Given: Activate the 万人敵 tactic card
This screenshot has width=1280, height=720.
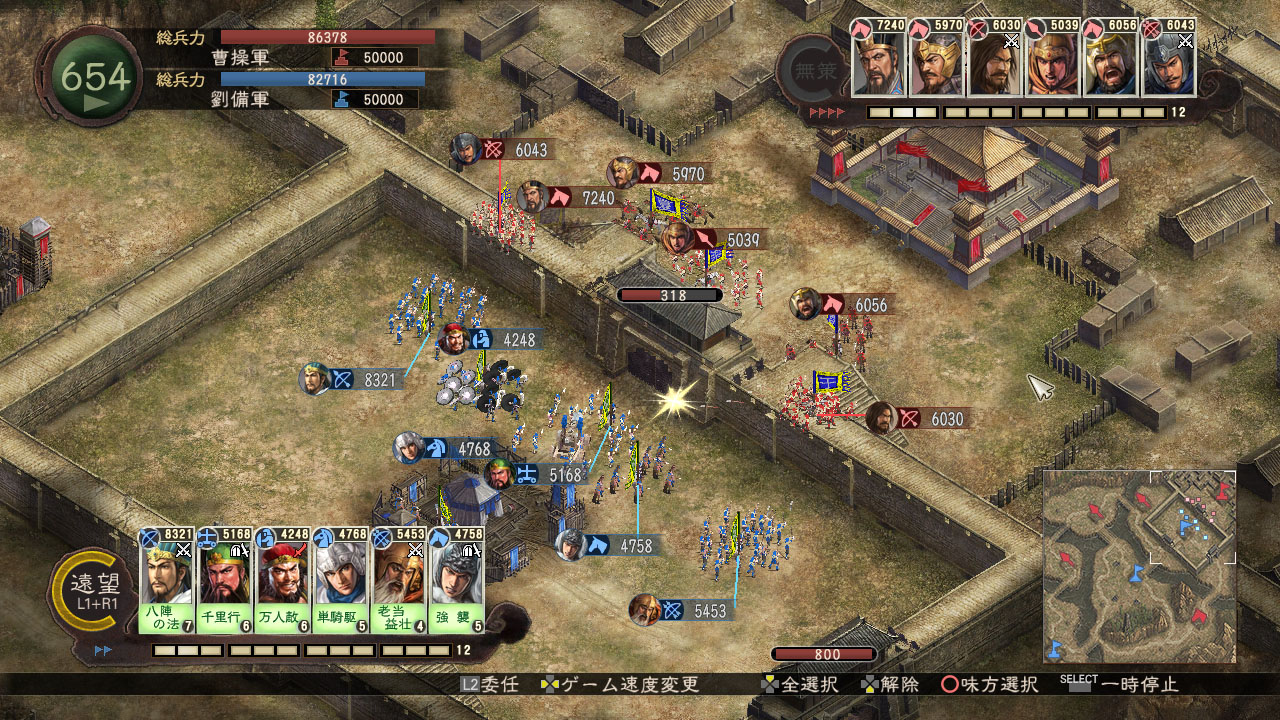Looking at the screenshot, I should point(283,580).
